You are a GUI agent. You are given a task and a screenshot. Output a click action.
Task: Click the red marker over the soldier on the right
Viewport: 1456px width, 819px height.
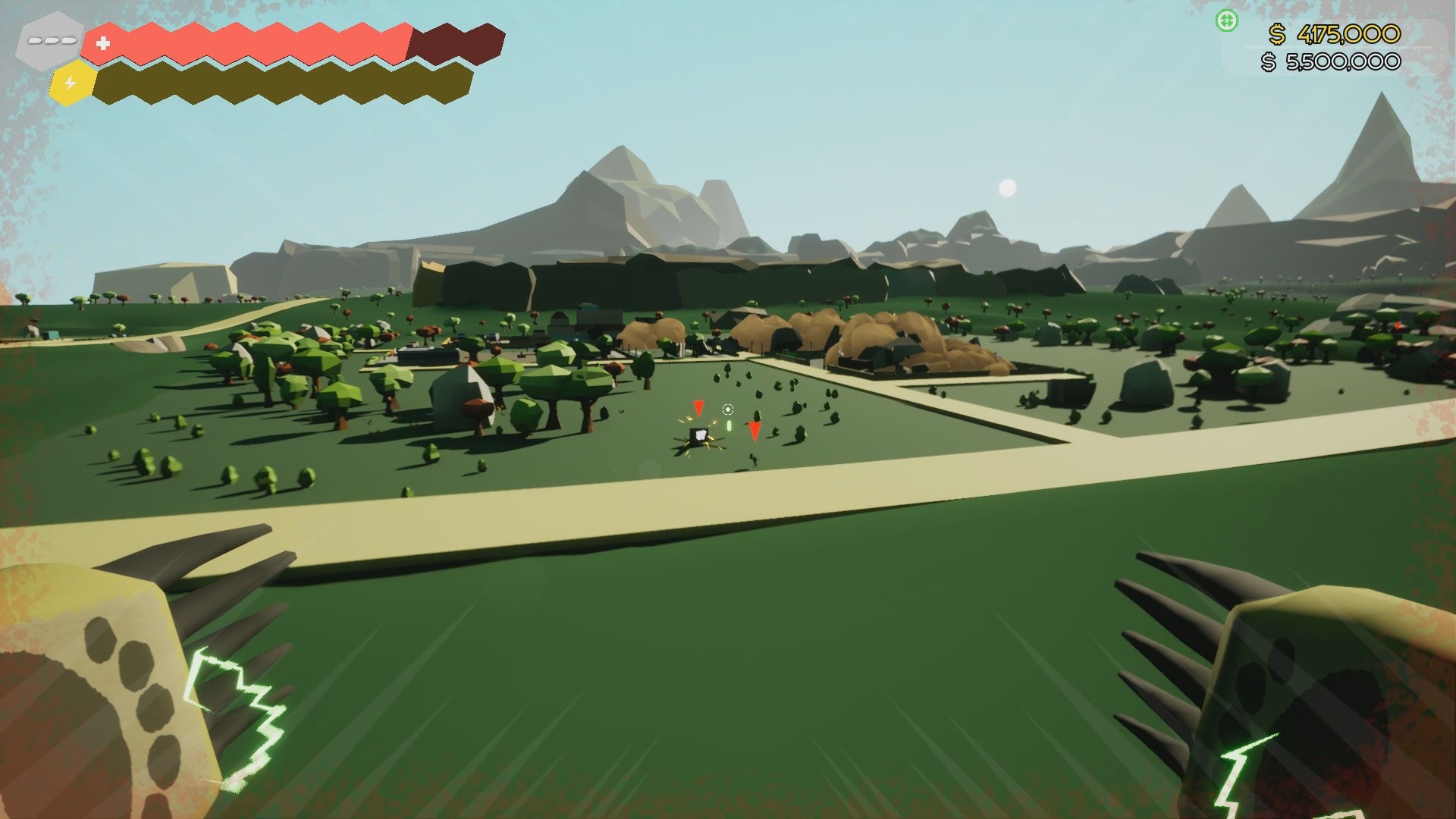pyautogui.click(x=755, y=430)
